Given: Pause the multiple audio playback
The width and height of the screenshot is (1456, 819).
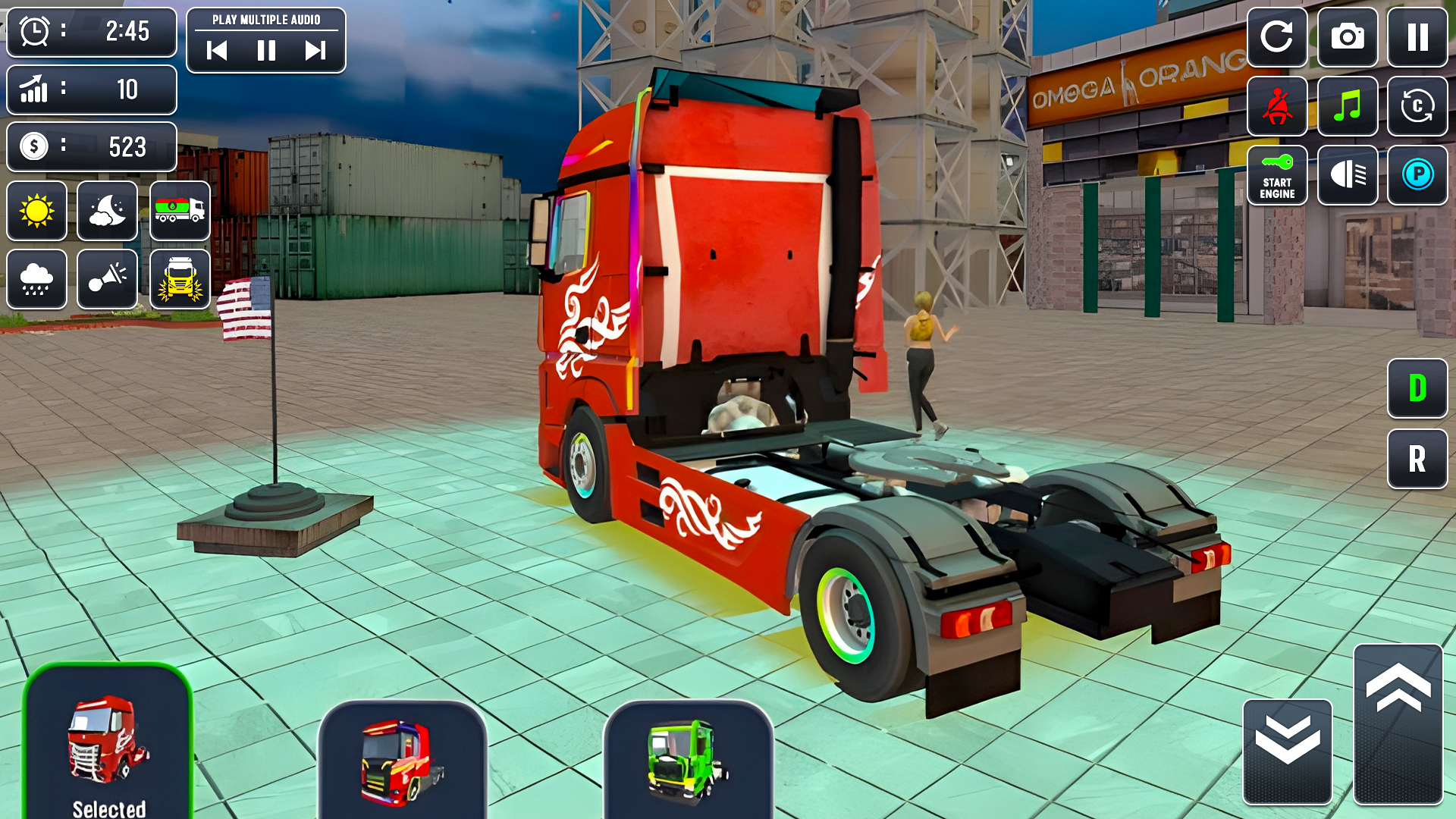Looking at the screenshot, I should (267, 52).
